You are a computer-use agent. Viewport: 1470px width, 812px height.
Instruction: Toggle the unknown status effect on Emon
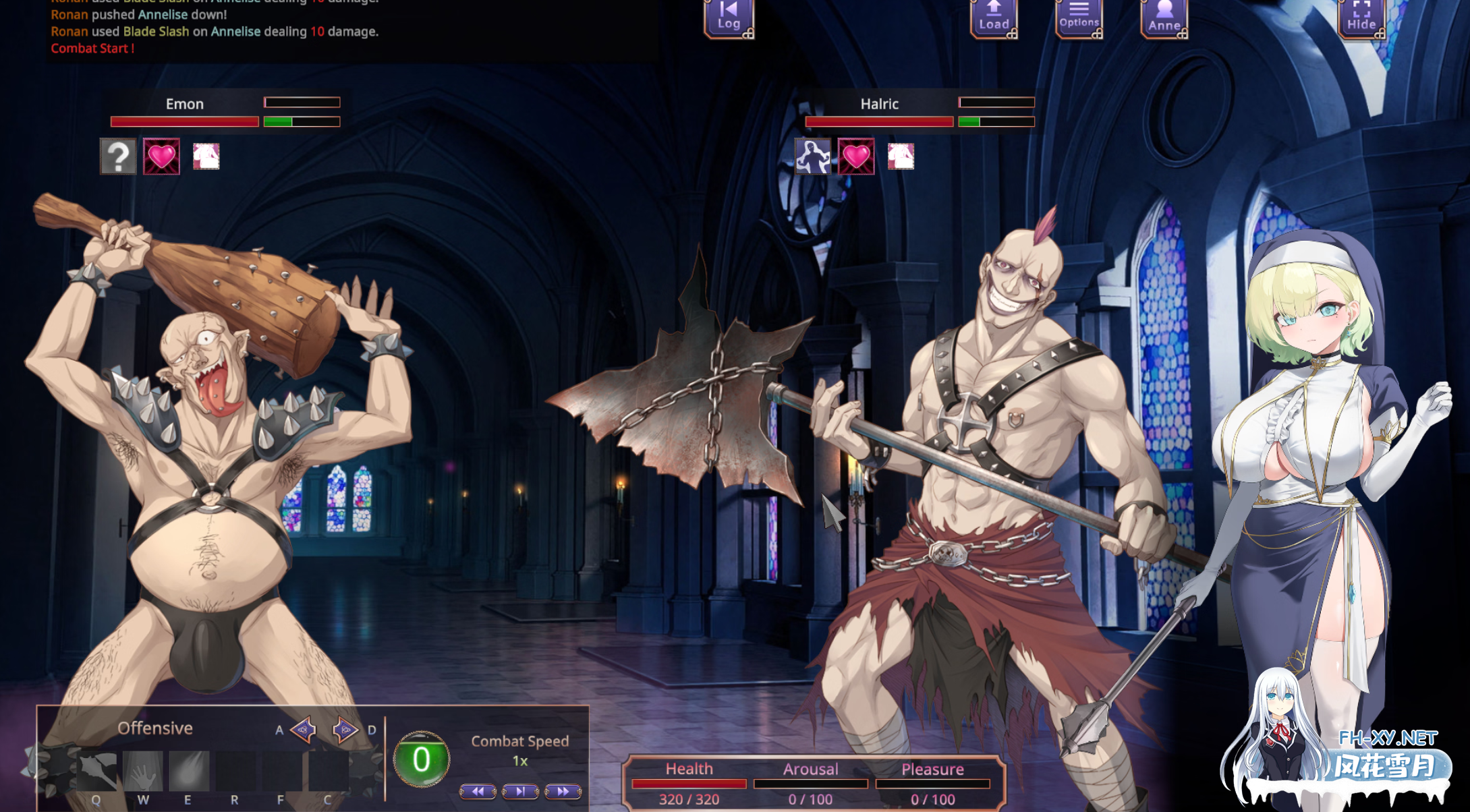118,158
